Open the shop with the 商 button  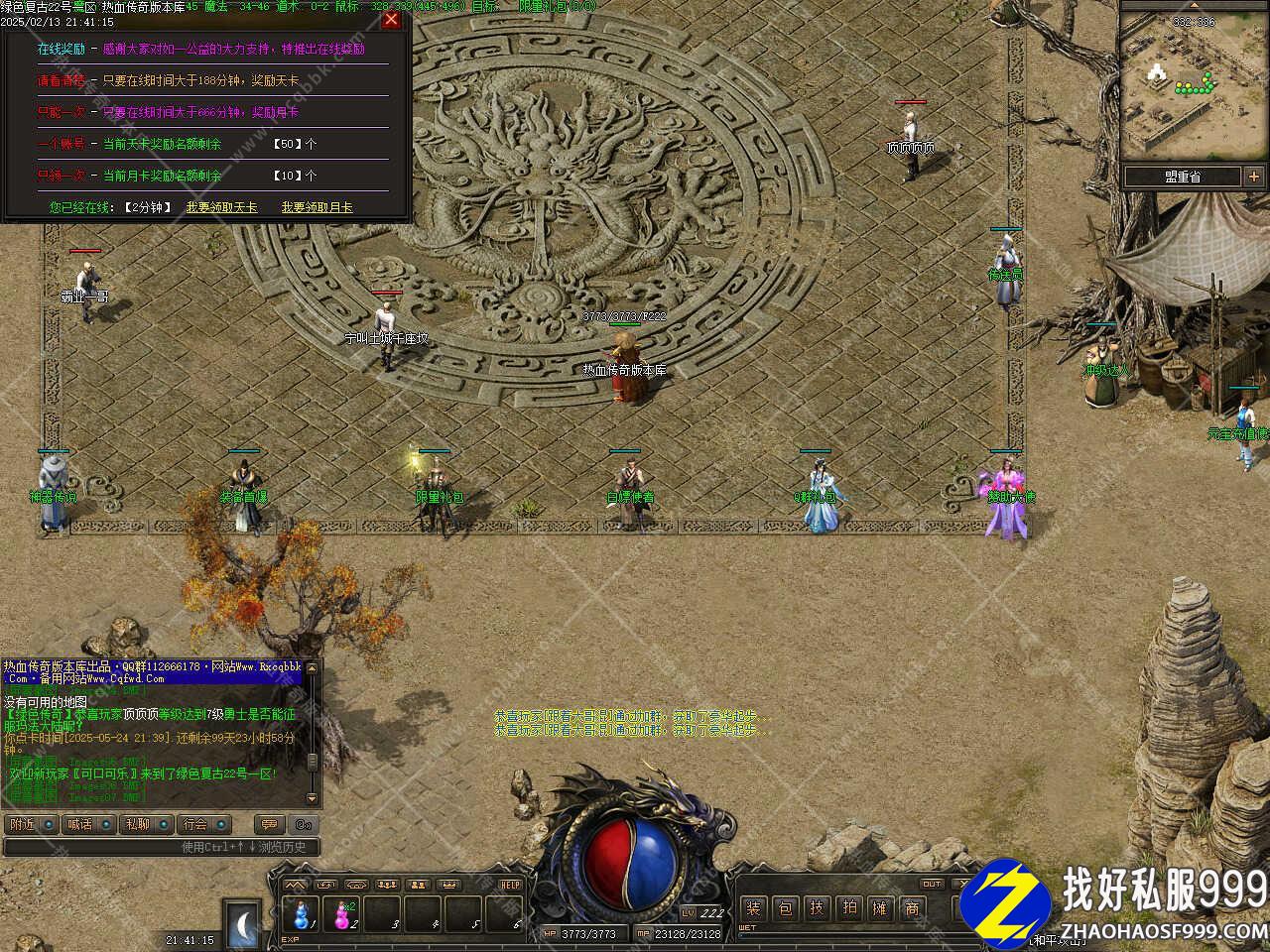[x=912, y=907]
